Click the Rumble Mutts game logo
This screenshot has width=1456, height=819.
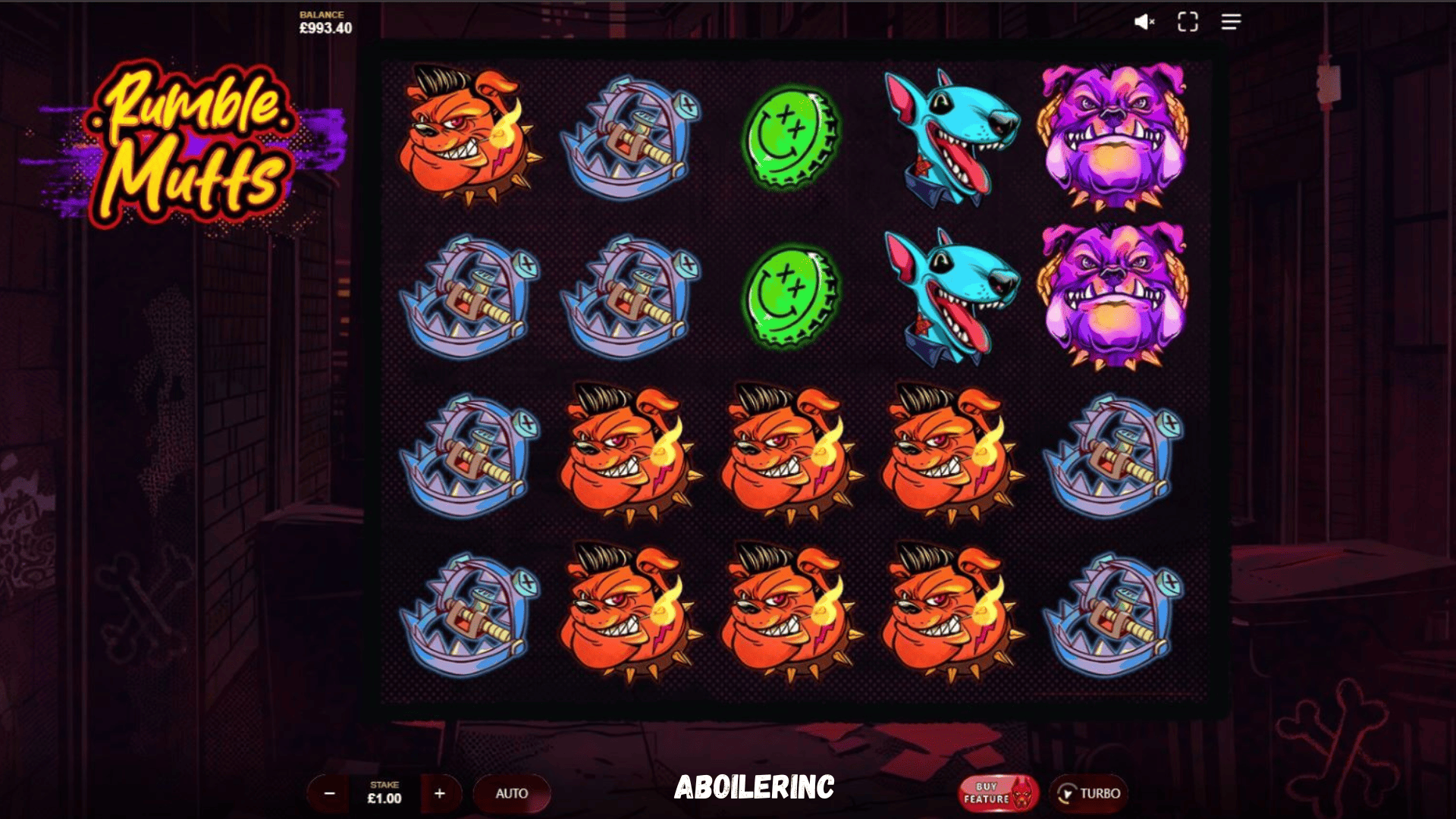193,148
